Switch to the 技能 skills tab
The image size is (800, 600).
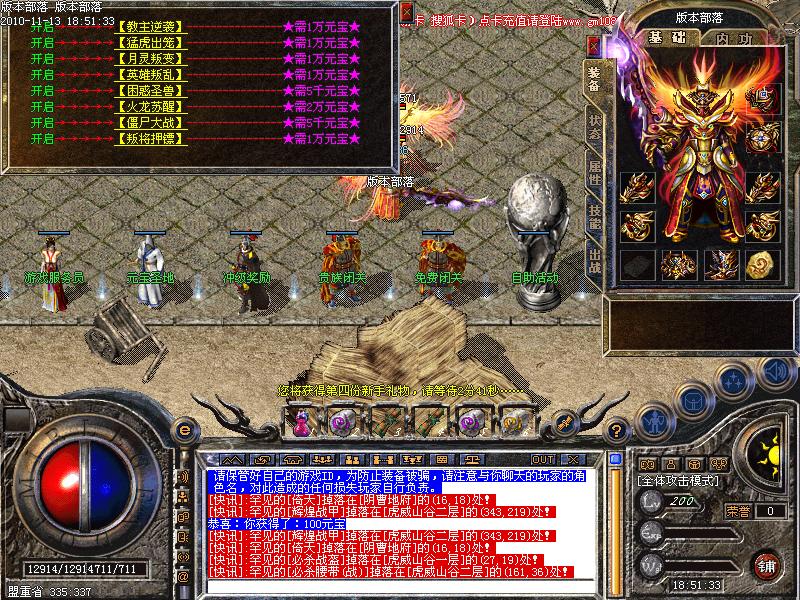pyautogui.click(x=594, y=215)
